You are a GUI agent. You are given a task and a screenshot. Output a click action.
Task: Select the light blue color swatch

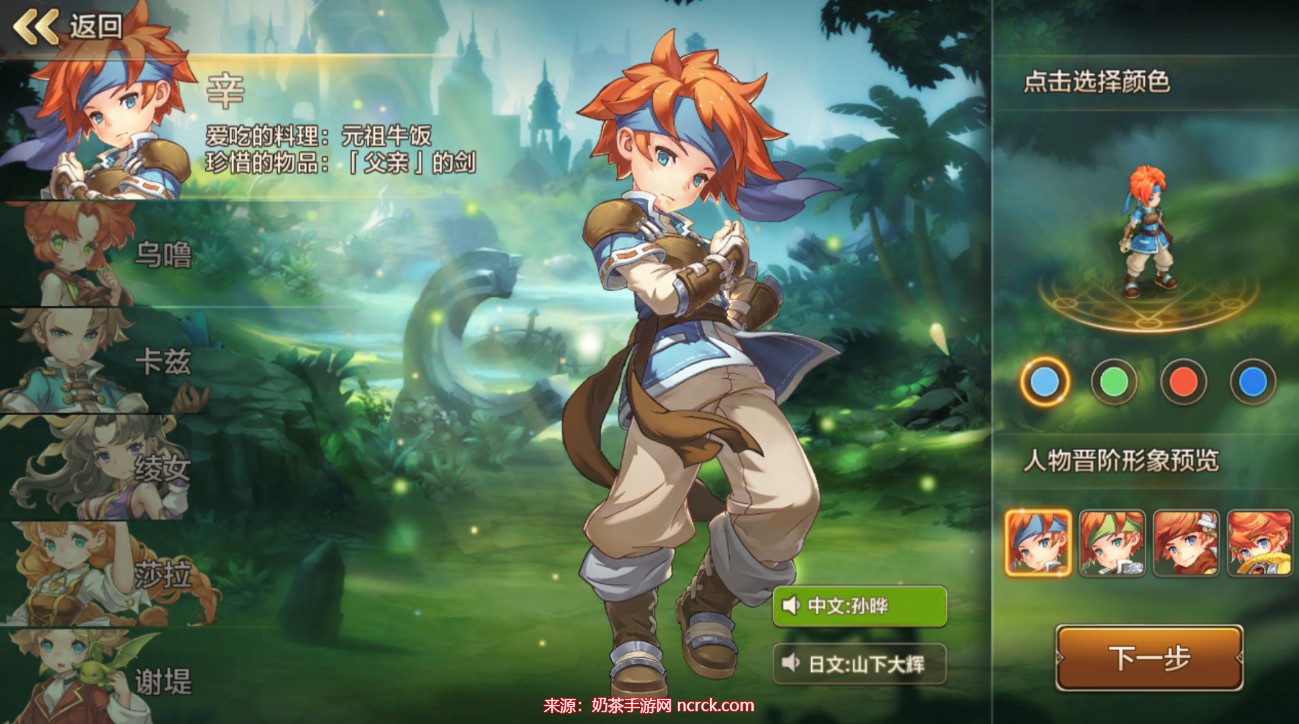[x=1045, y=381]
